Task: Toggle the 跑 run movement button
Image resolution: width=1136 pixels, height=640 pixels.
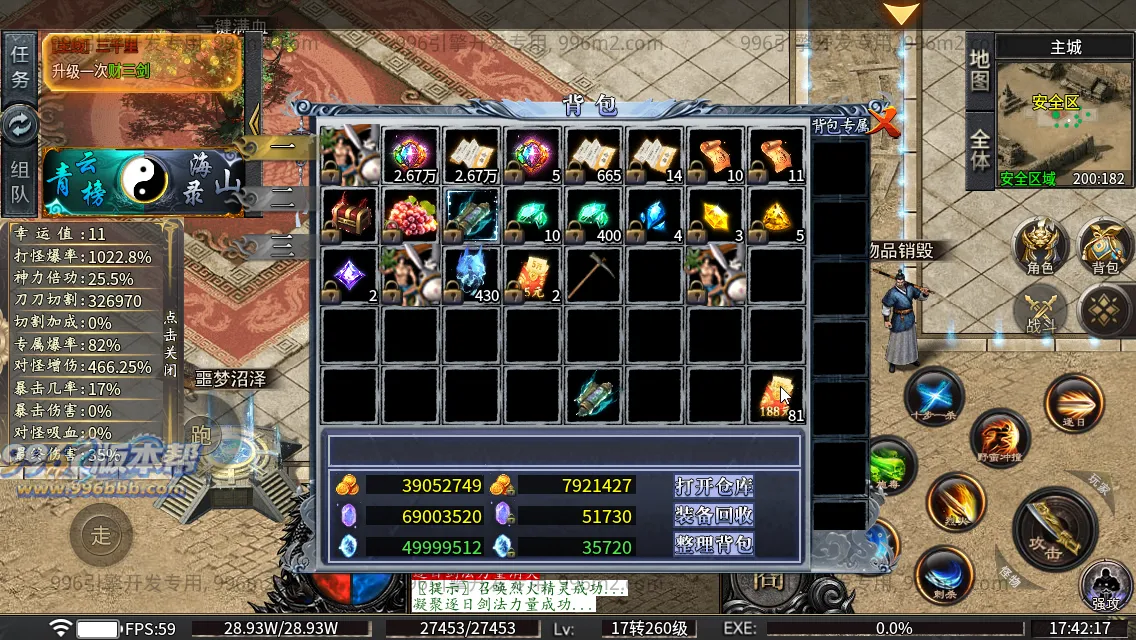Action: coord(201,433)
